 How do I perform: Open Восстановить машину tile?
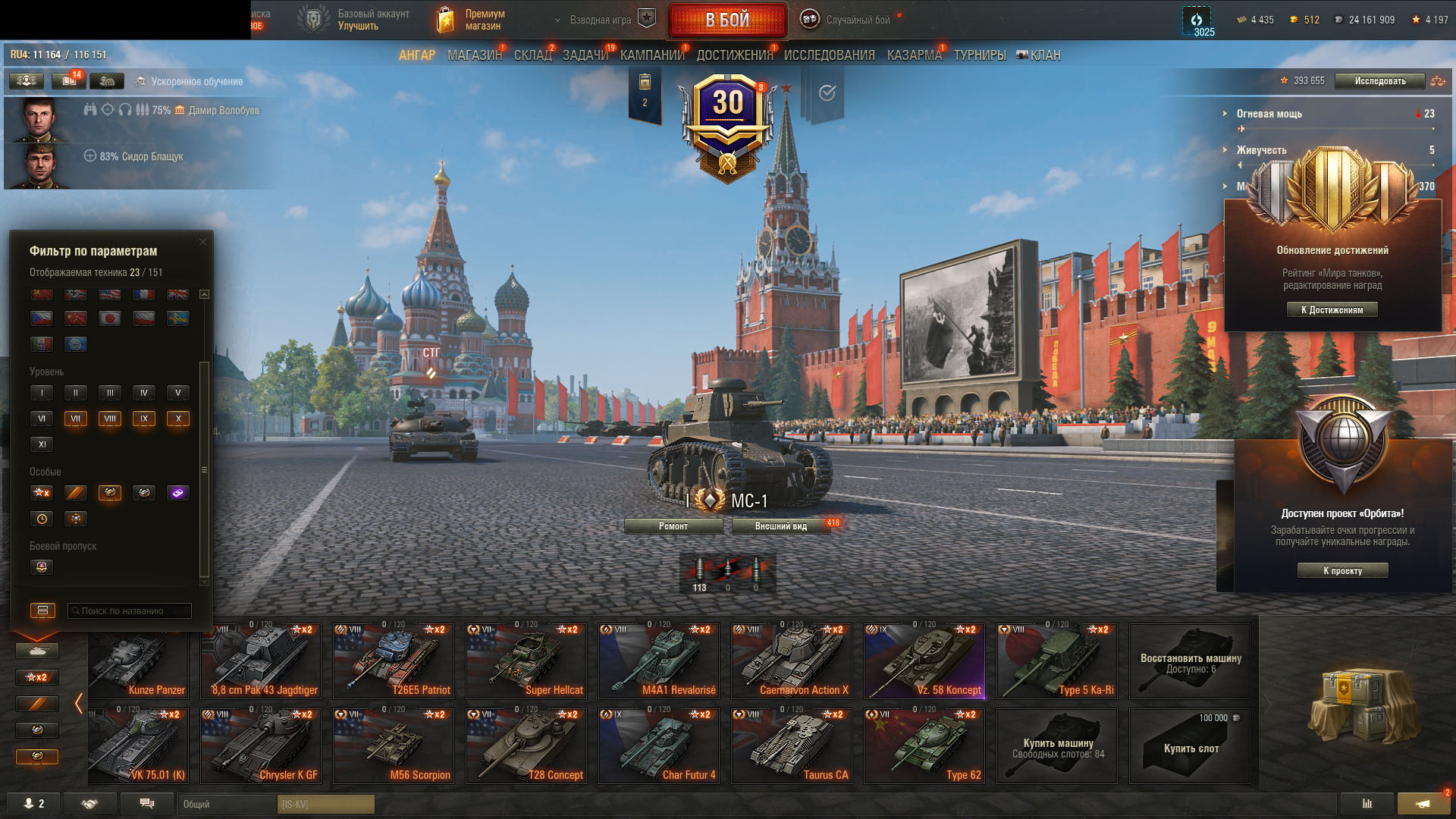(1190, 661)
